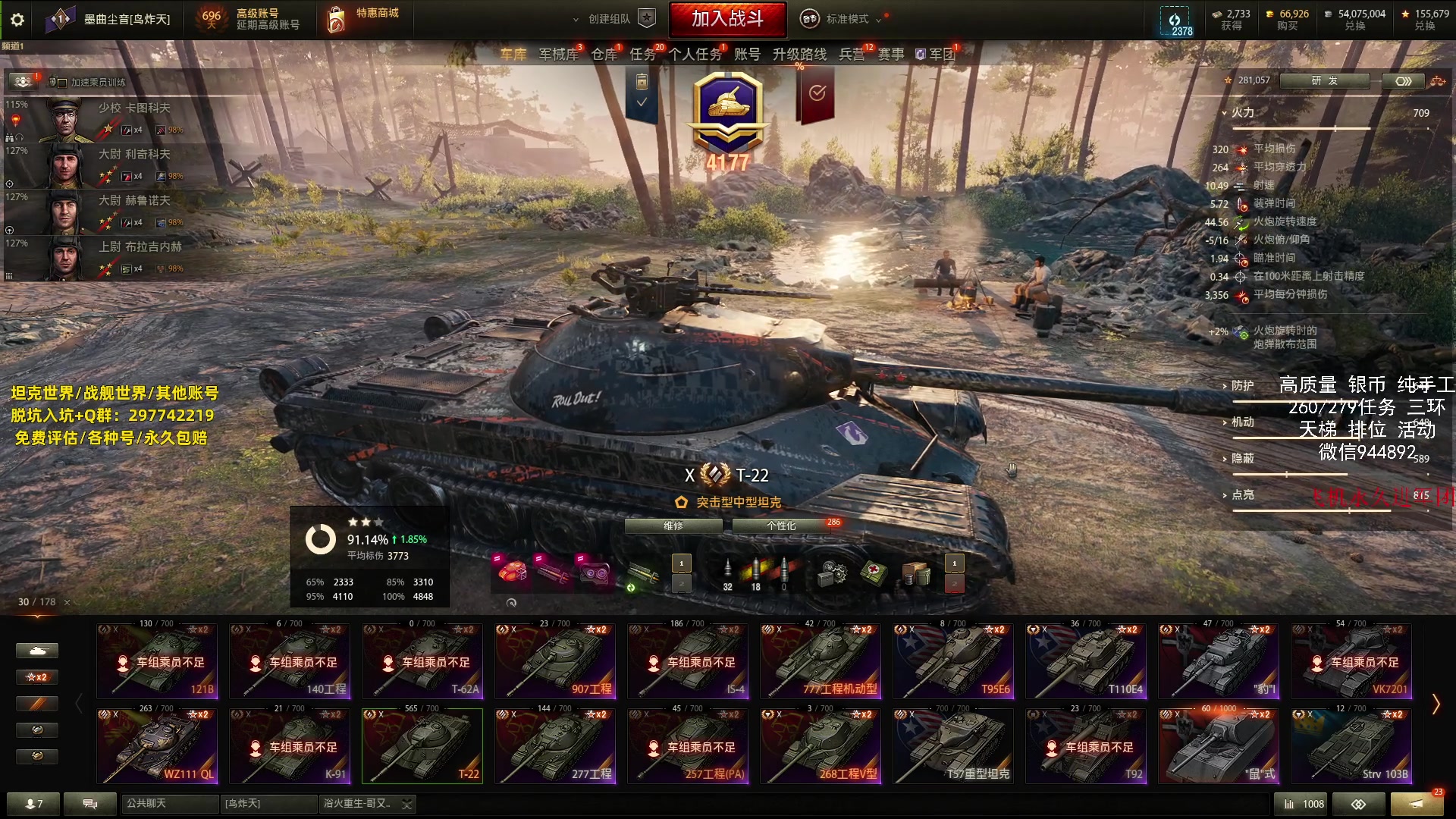Select the Strv 103B tank card
The width and height of the screenshot is (1456, 819).
click(x=1351, y=746)
